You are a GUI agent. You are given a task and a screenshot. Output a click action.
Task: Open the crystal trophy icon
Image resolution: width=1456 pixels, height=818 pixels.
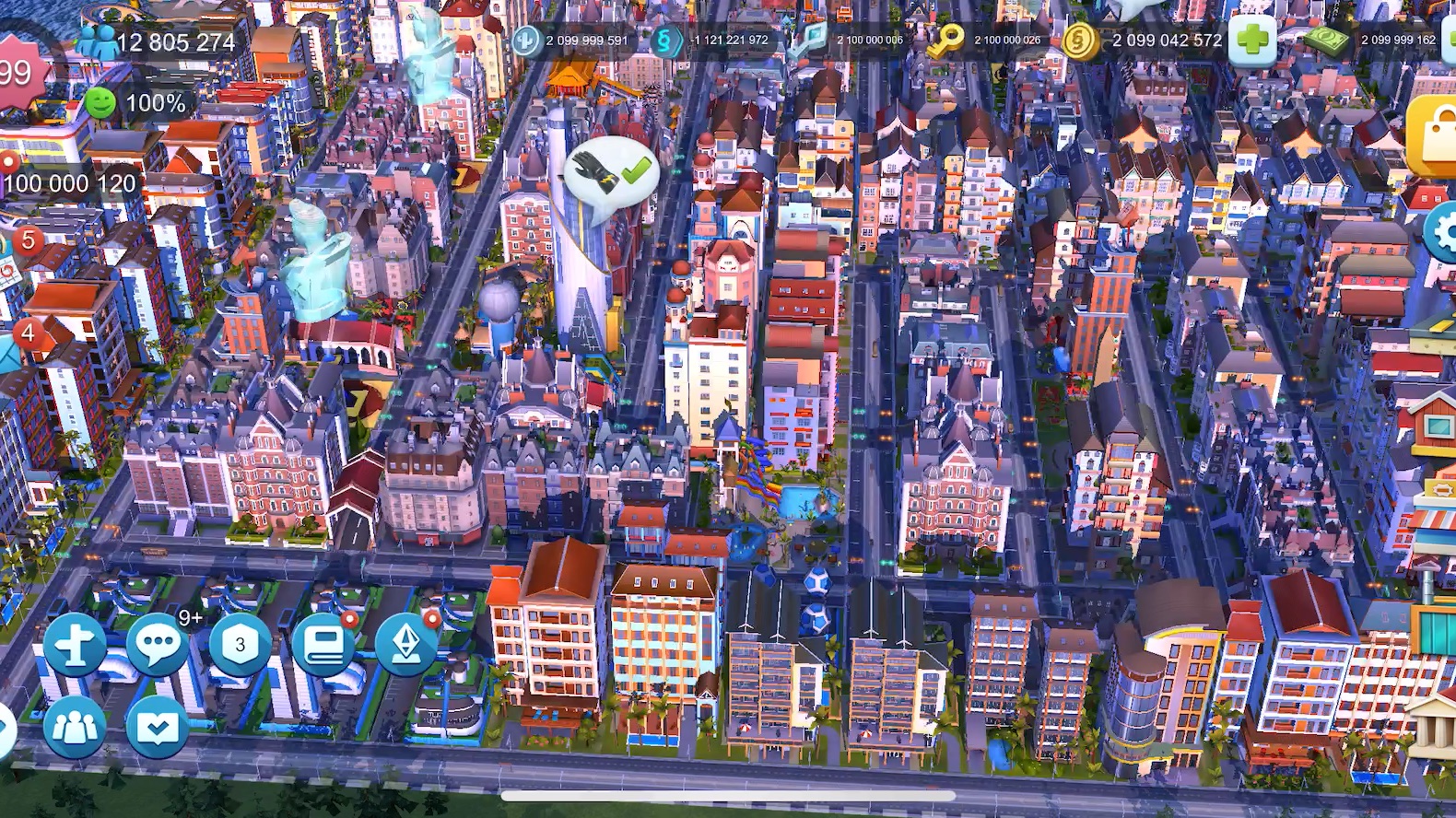coord(406,644)
